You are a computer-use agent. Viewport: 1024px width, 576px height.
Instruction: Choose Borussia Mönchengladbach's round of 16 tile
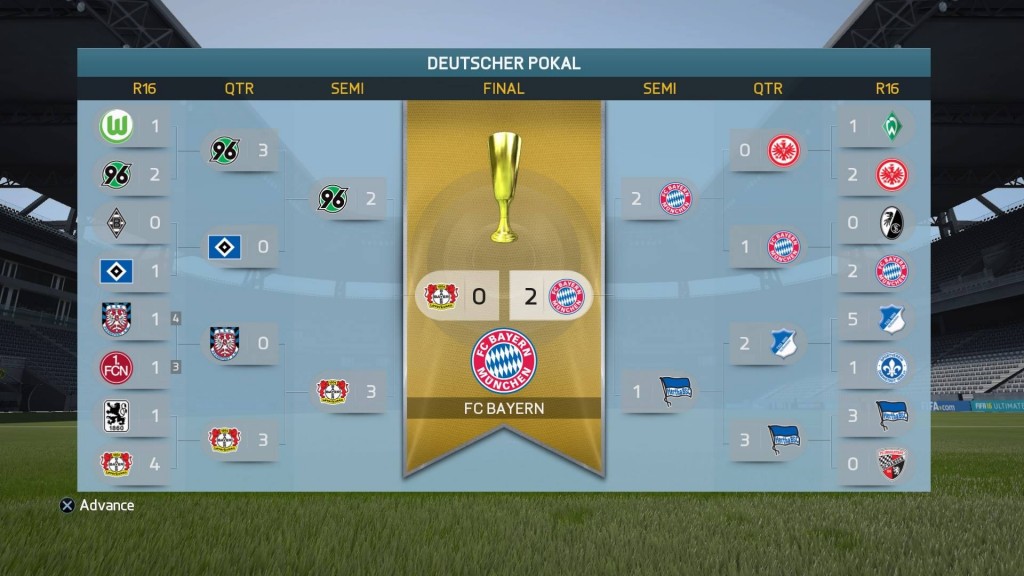[x=131, y=223]
